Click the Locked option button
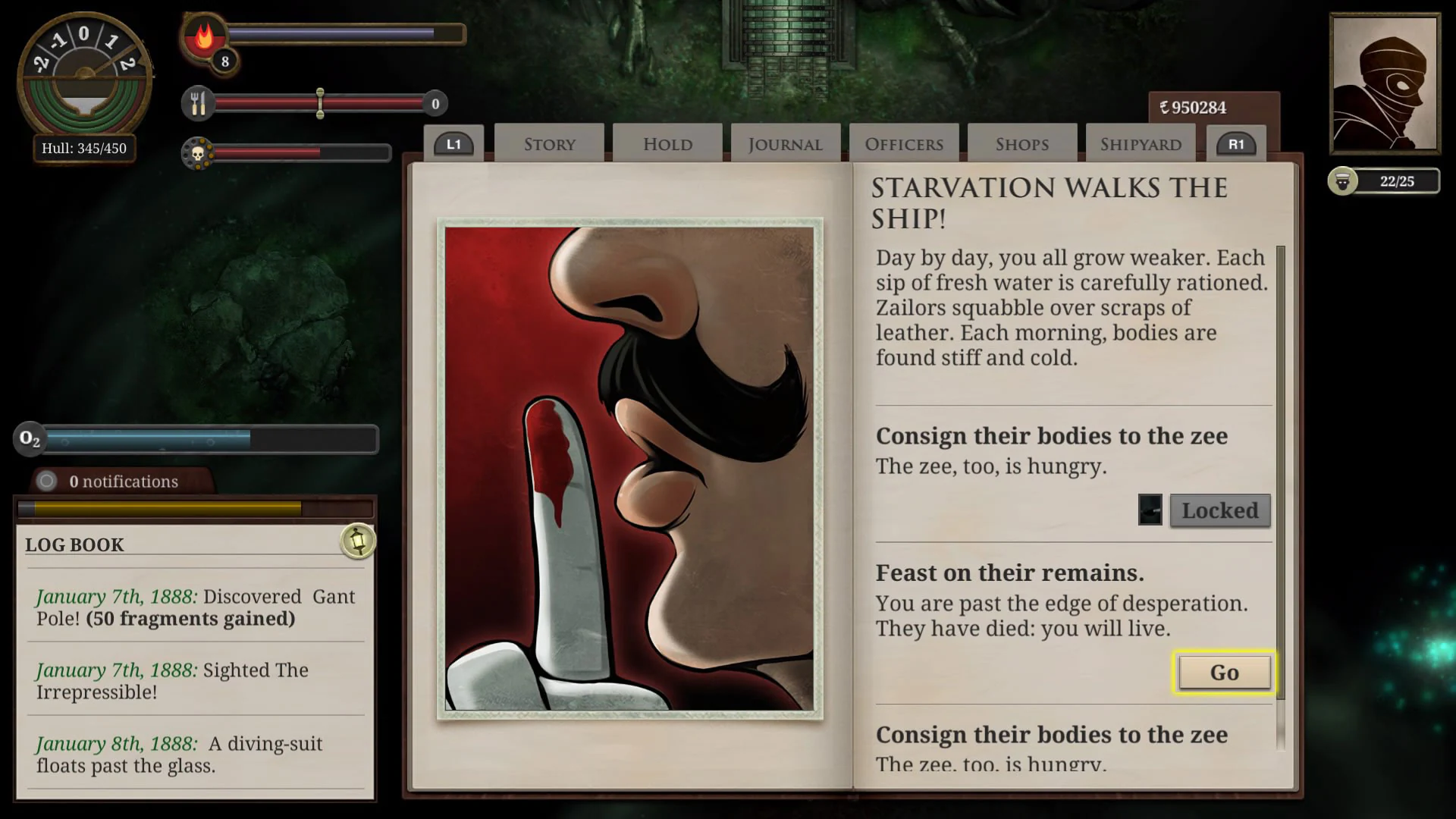Image resolution: width=1456 pixels, height=819 pixels. click(x=1219, y=510)
